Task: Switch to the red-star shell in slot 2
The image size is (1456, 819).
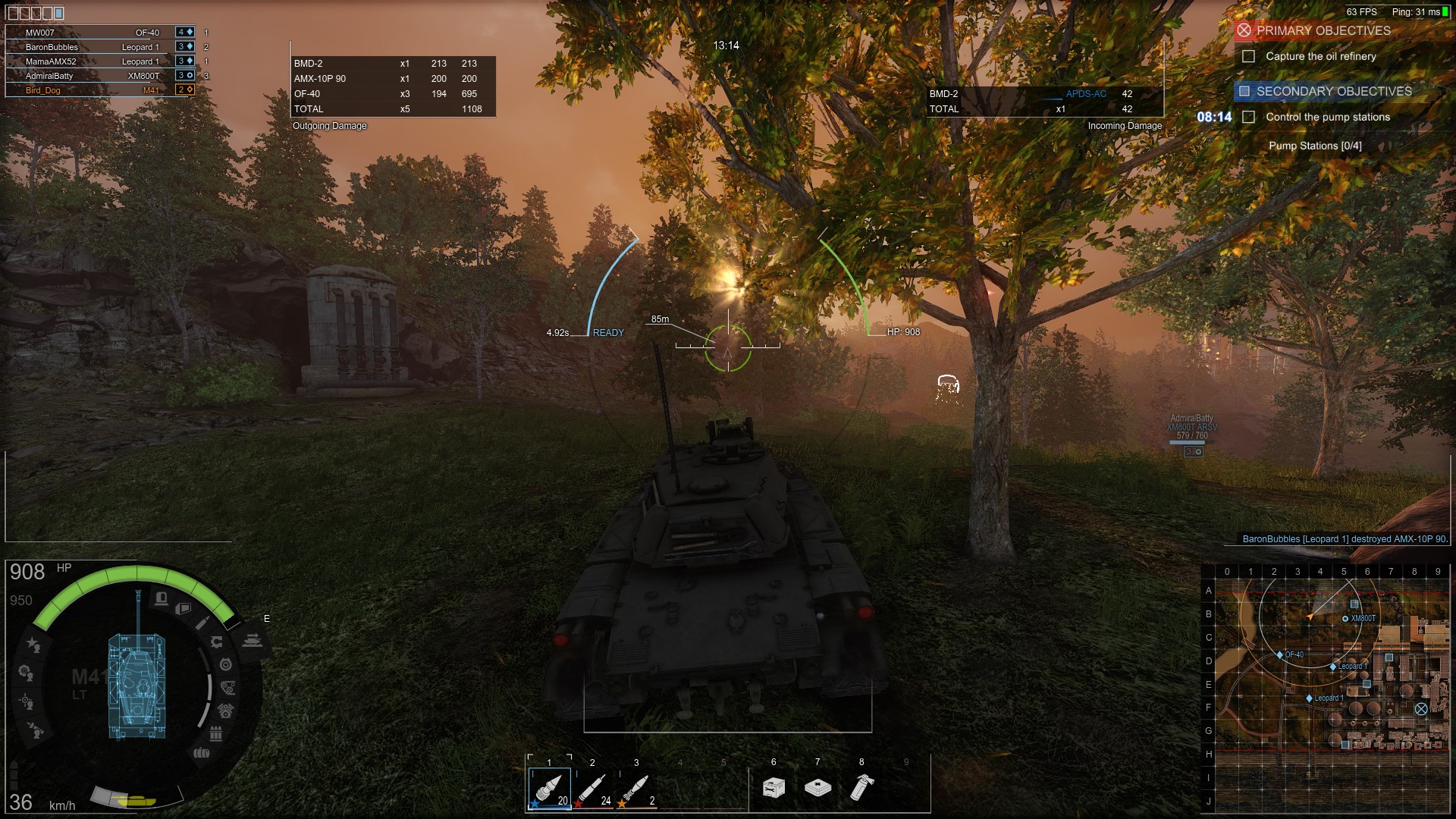Action: [592, 789]
